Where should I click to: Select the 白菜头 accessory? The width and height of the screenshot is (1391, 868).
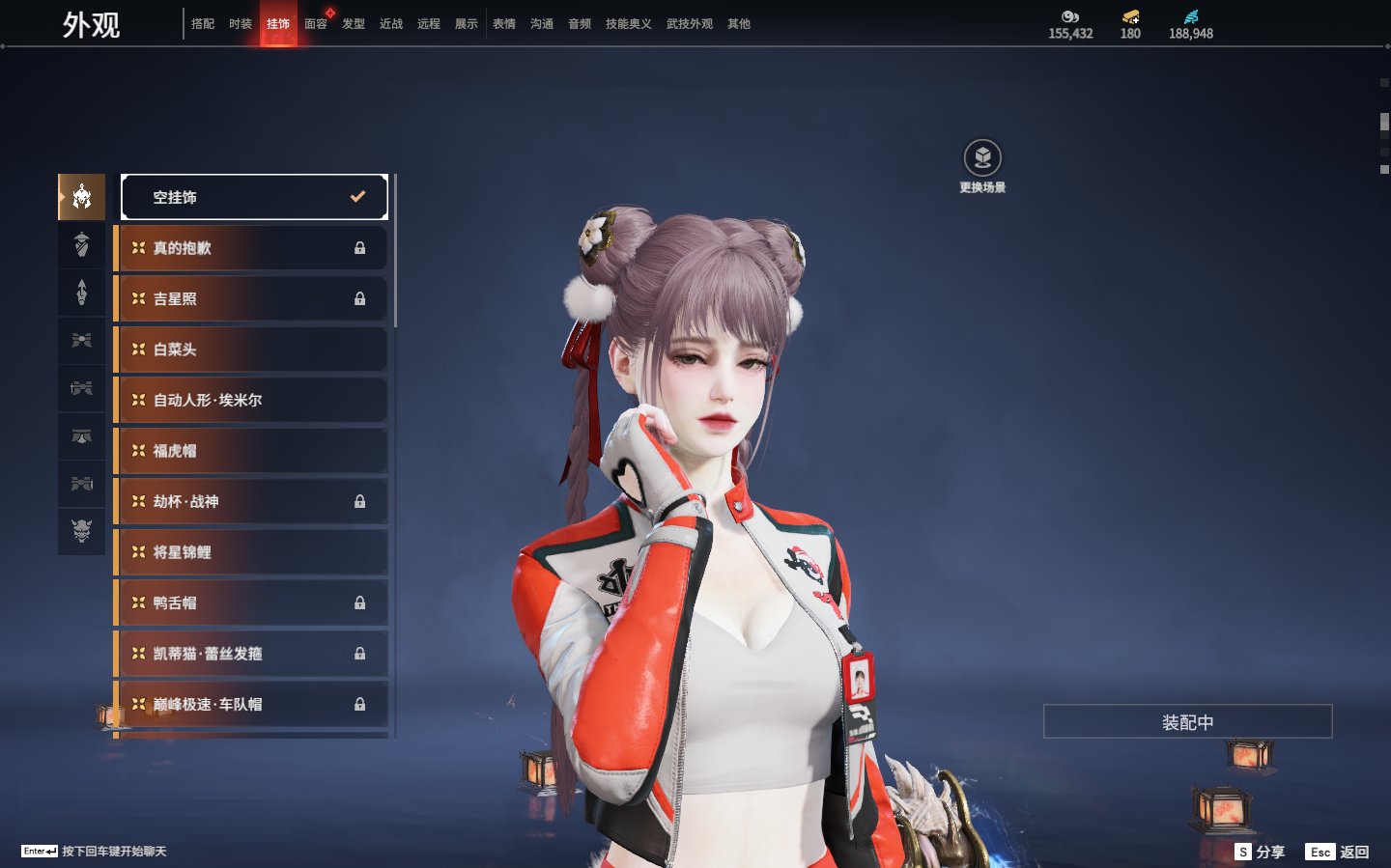point(252,350)
